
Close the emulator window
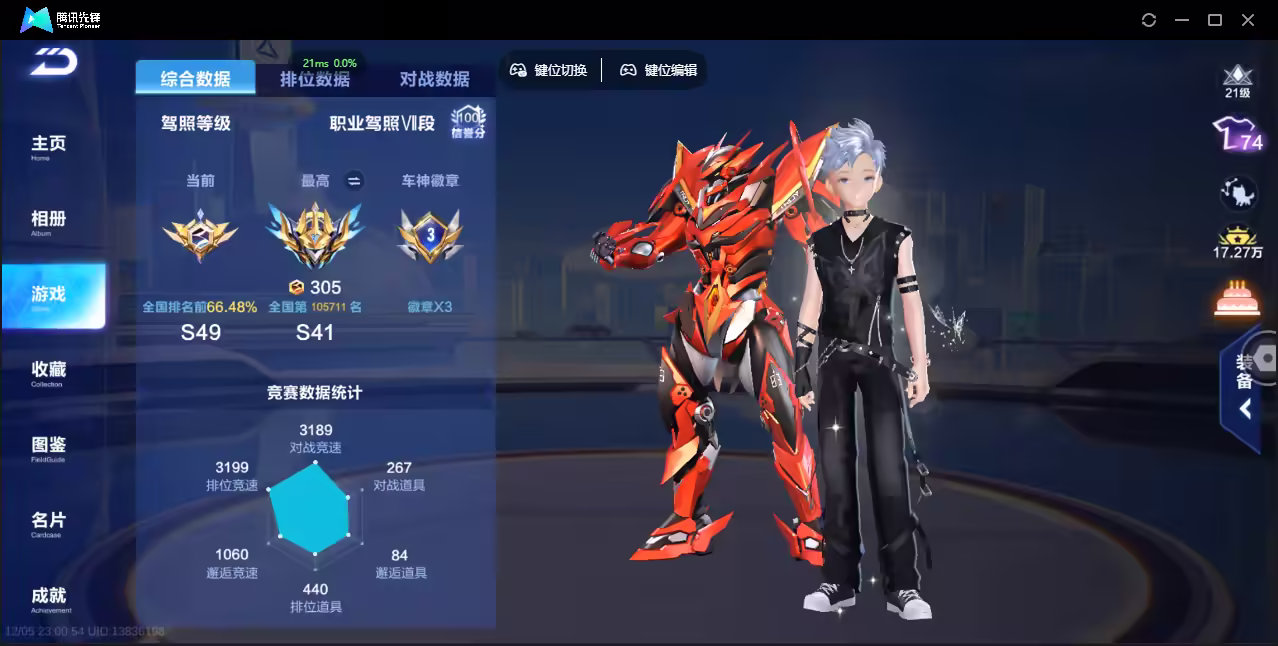tap(1248, 20)
